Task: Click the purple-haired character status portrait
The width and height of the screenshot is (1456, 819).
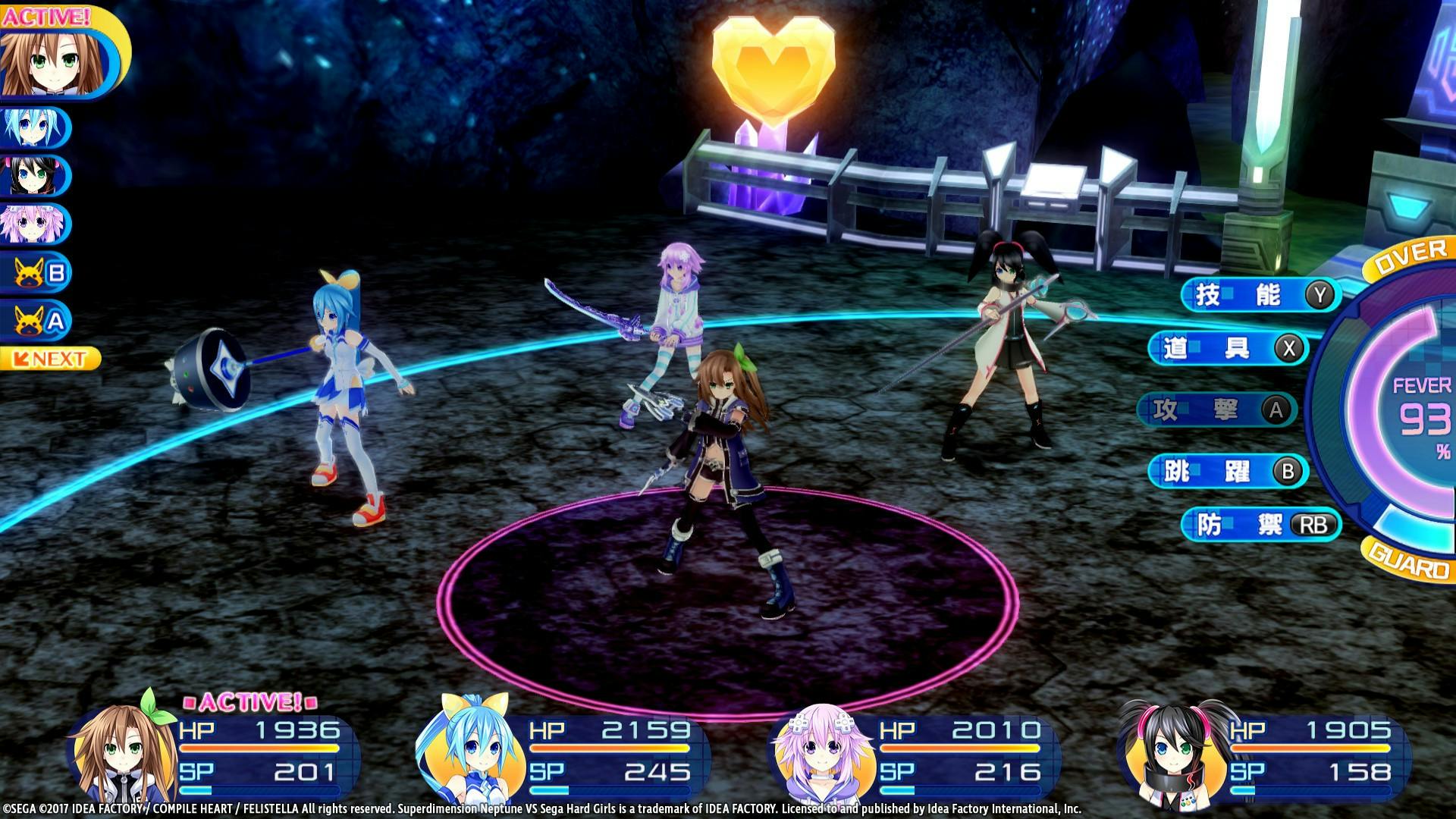Action: point(819,753)
